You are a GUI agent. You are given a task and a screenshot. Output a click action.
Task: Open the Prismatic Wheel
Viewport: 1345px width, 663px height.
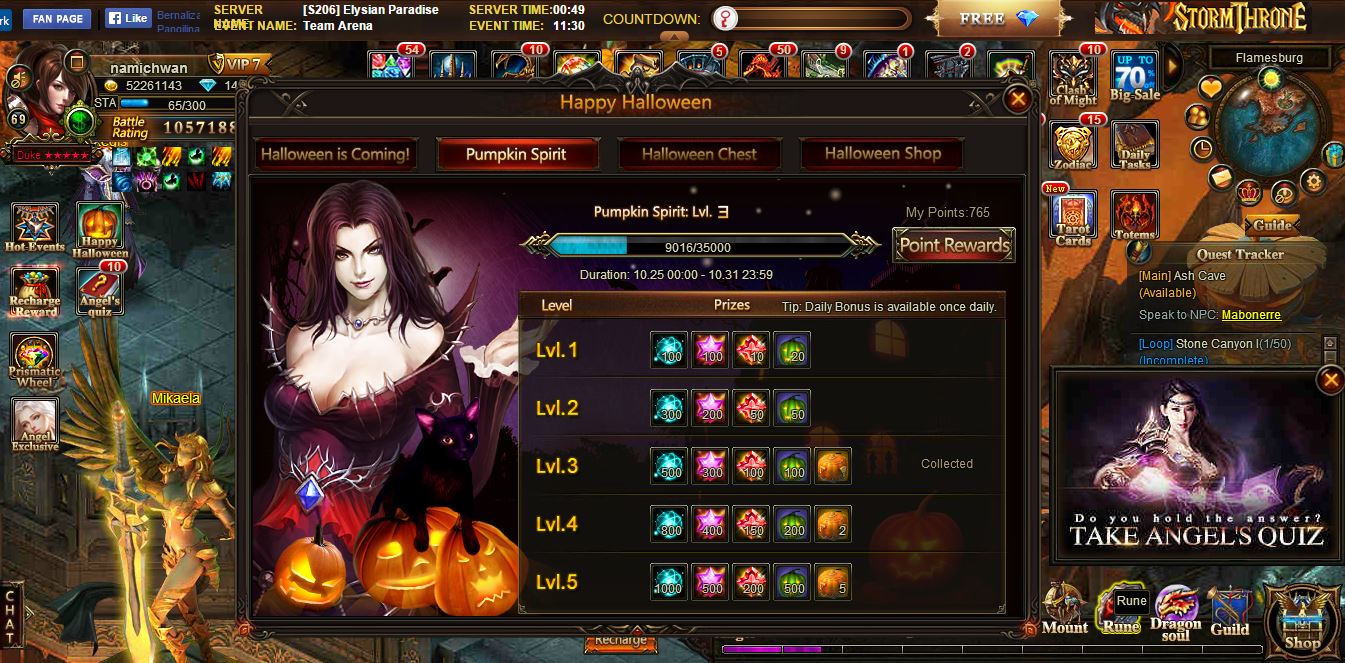(x=35, y=360)
